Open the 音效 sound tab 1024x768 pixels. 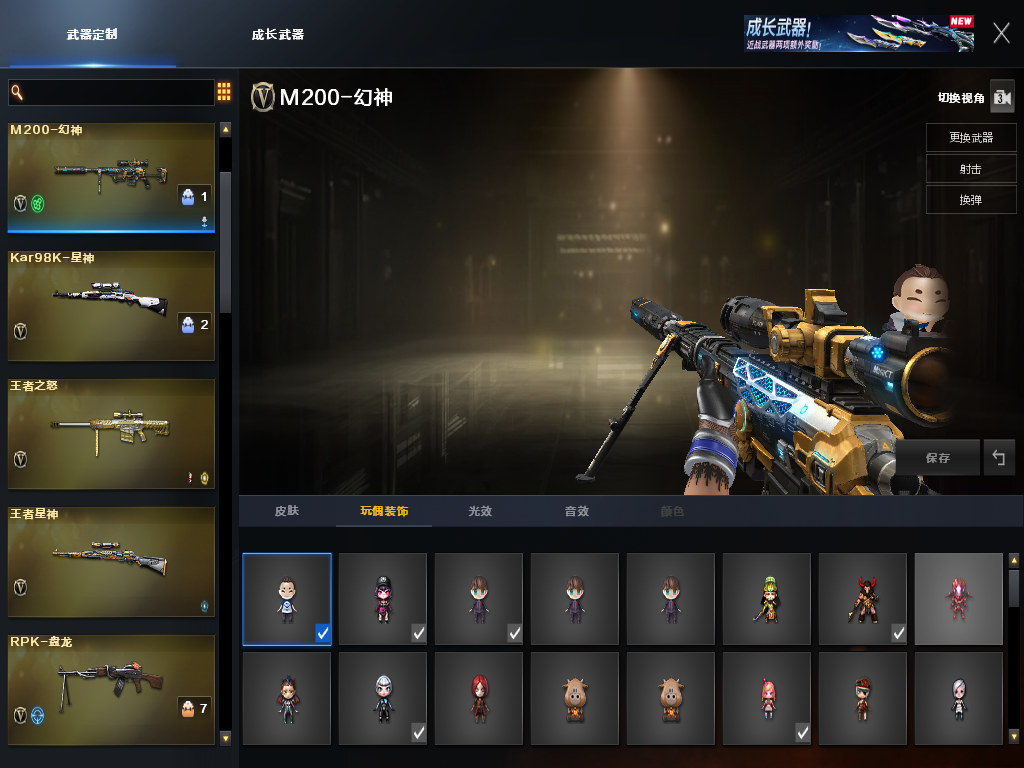577,511
